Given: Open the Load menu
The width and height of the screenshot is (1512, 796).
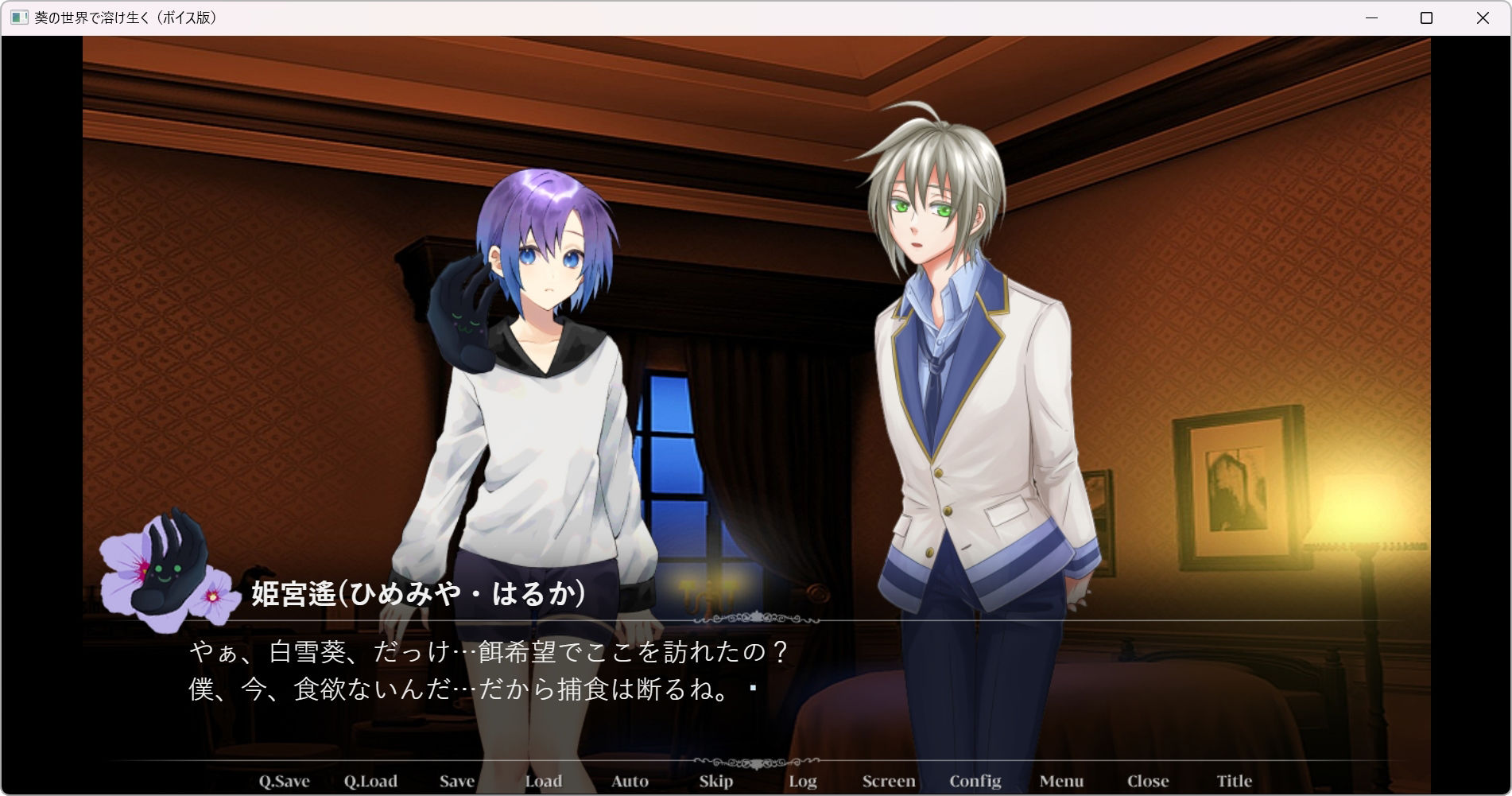Looking at the screenshot, I should click(x=544, y=781).
